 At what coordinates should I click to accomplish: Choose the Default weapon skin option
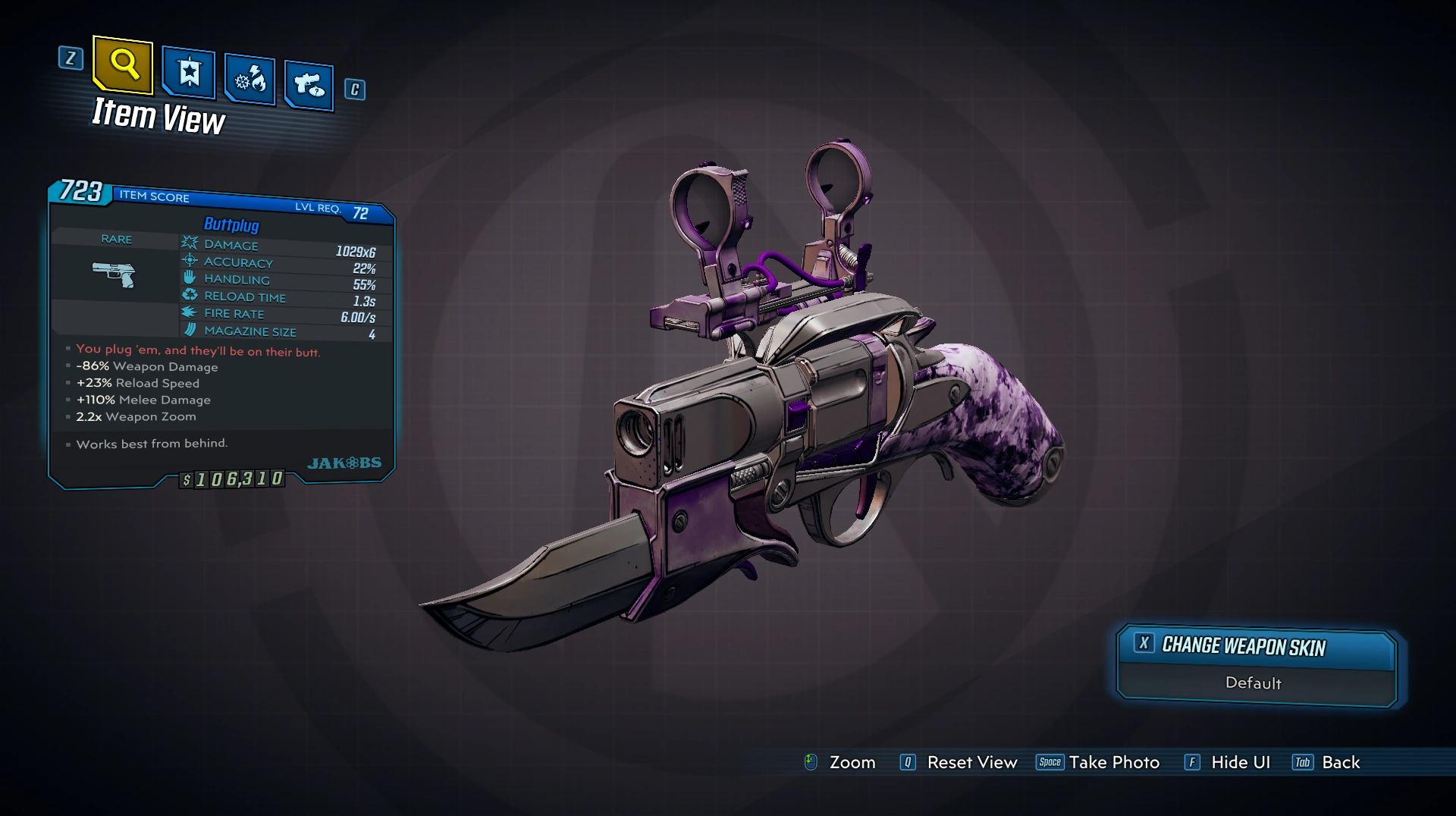click(1254, 683)
